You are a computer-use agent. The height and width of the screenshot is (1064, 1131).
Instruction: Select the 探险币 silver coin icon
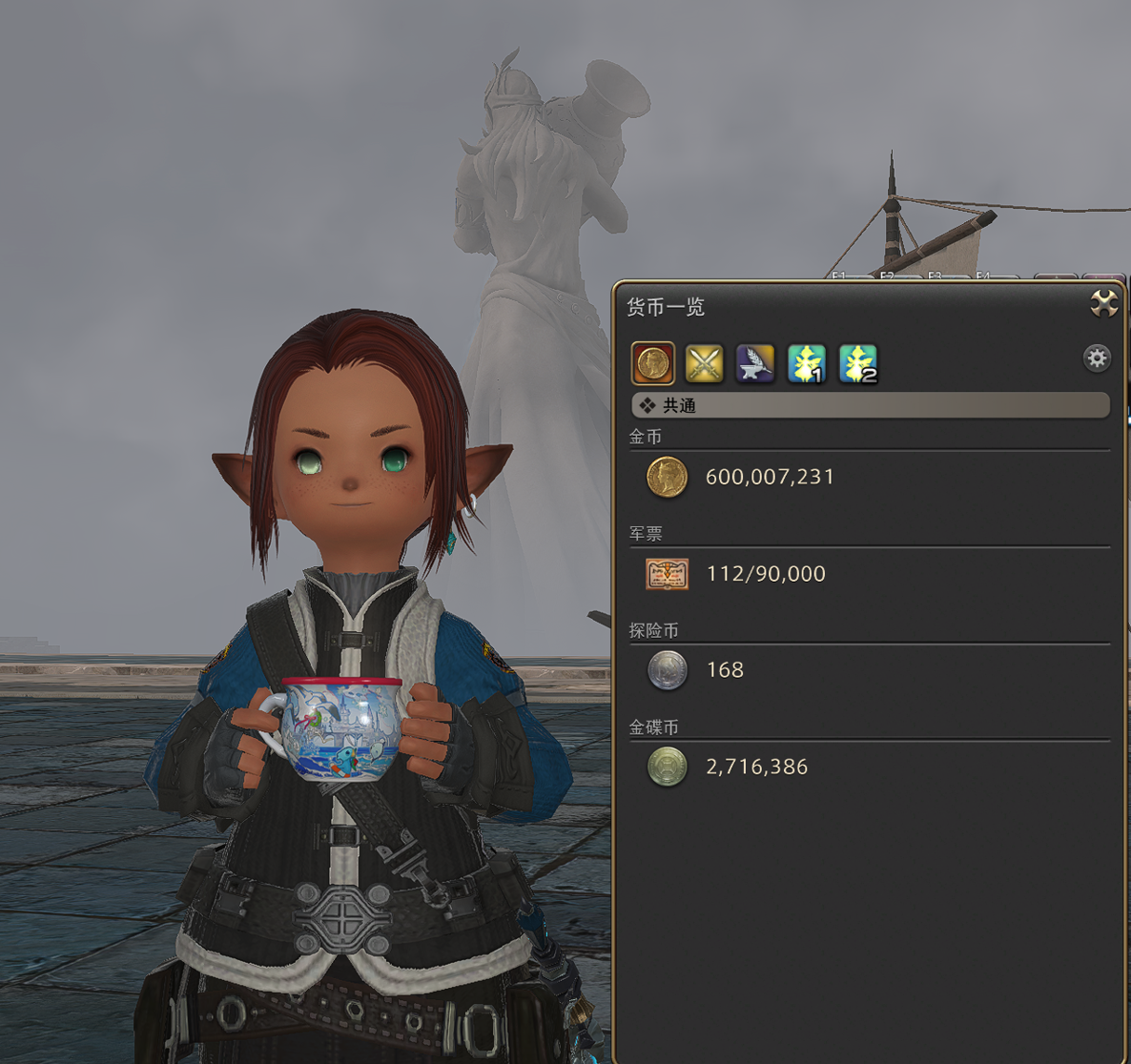[x=667, y=670]
